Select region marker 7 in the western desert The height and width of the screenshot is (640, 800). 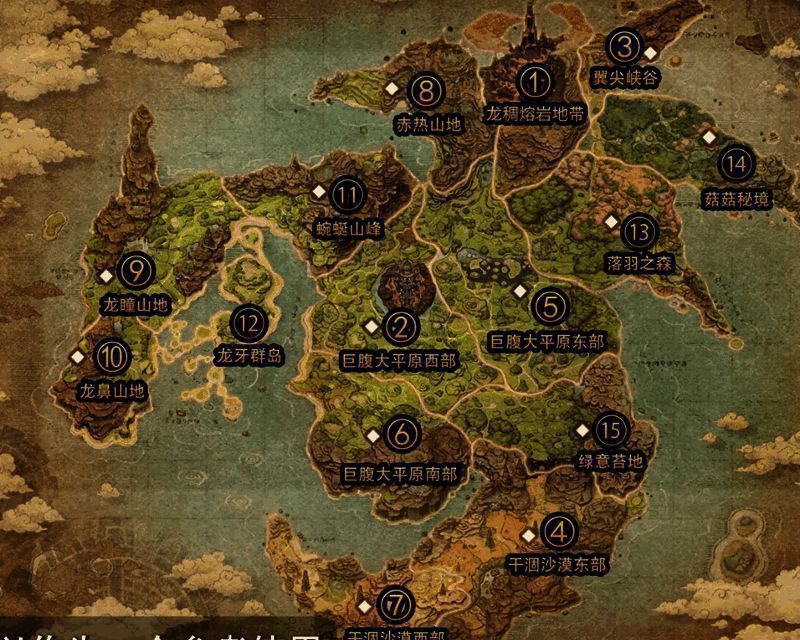pos(398,603)
